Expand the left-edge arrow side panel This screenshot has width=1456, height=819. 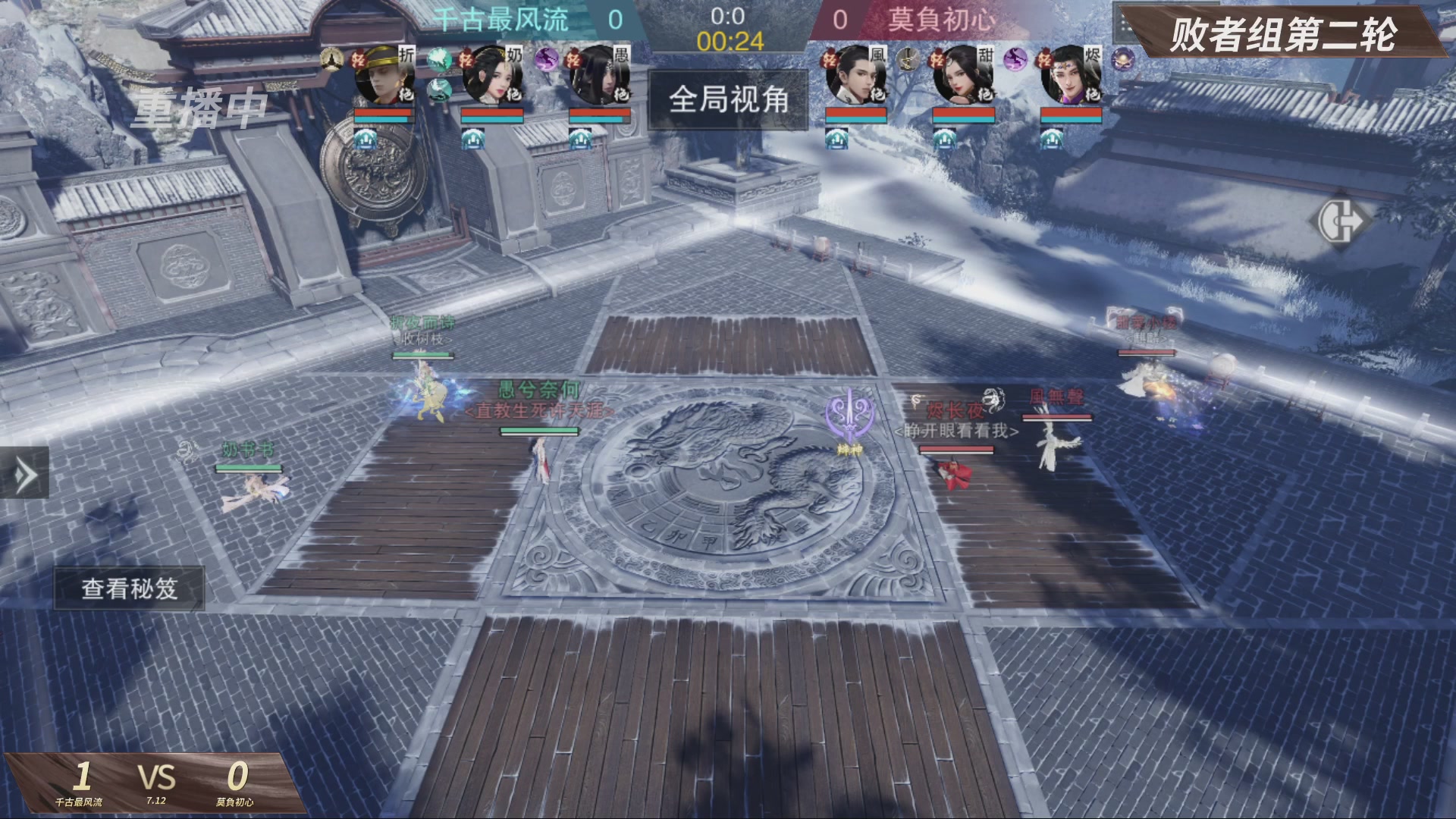pos(23,470)
